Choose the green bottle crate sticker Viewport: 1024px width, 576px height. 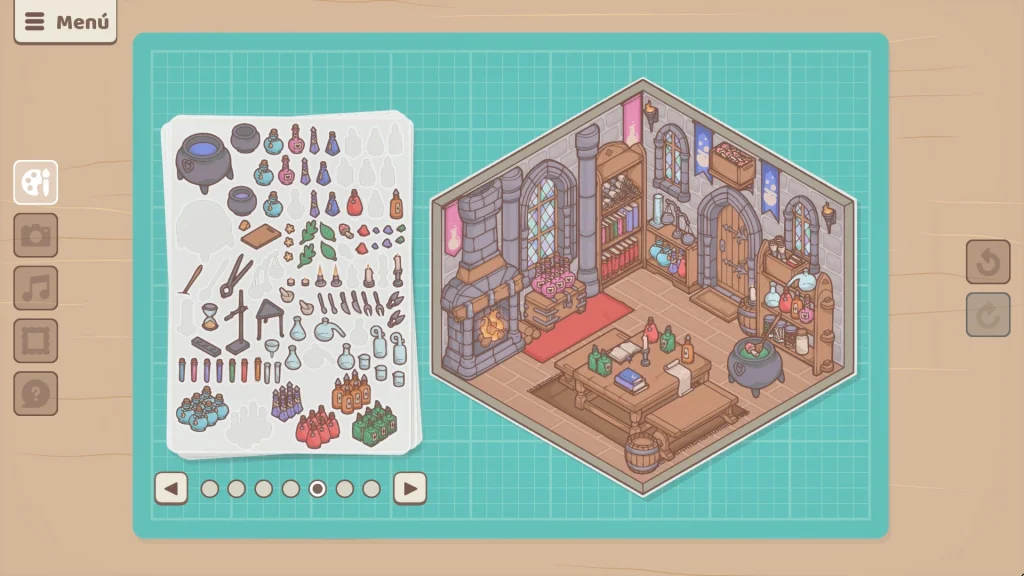coord(374,423)
